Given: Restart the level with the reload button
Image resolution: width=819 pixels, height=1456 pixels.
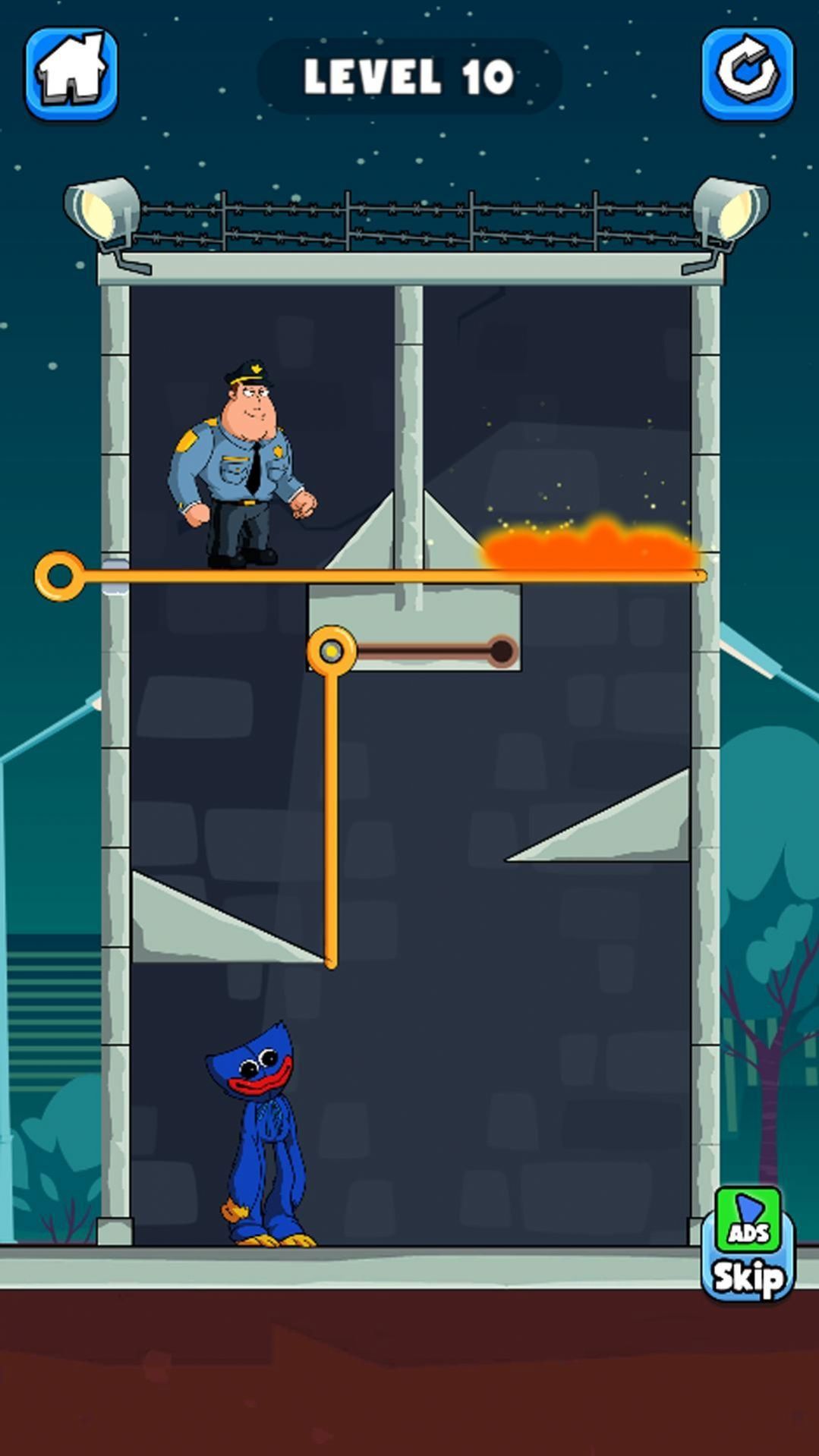Looking at the screenshot, I should 747,74.
